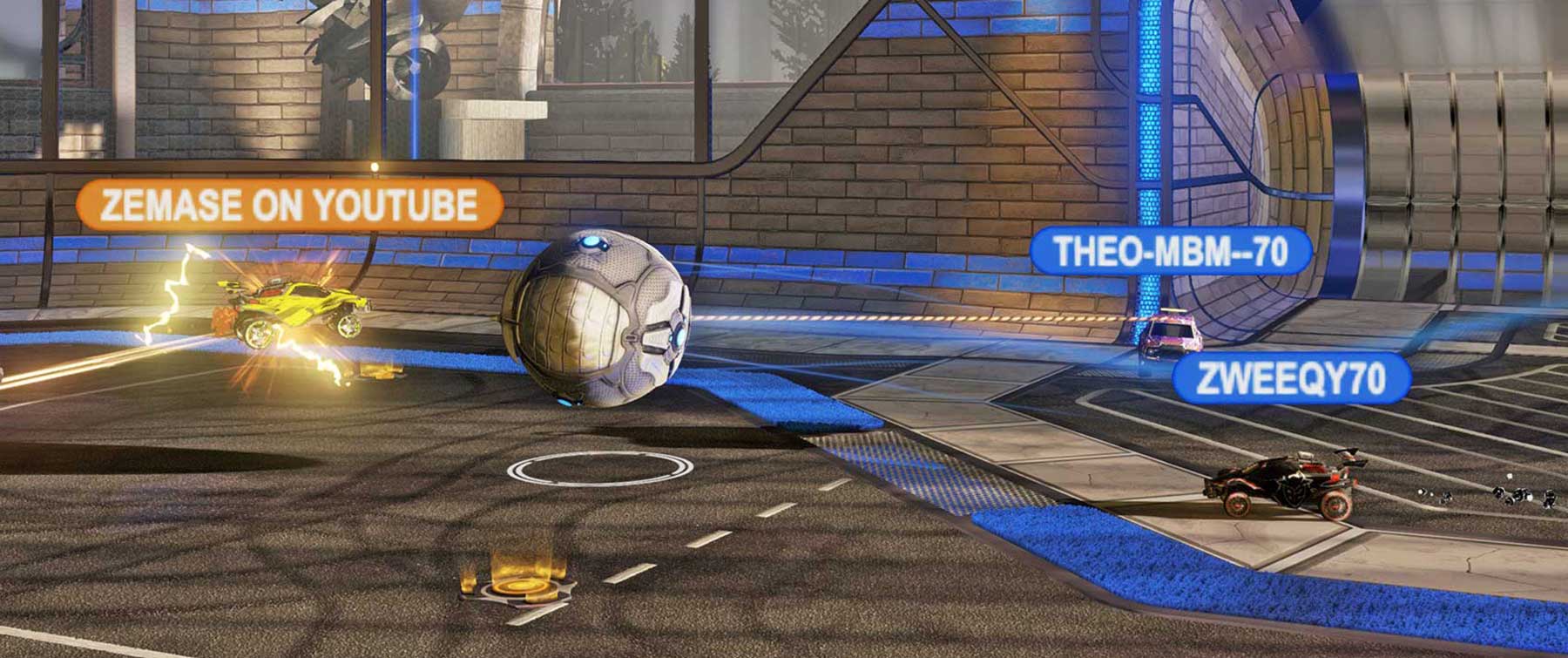Click the ZEMASE ON YOUTUBE orange nameplate
This screenshot has height=658, width=1568.
tap(290, 206)
